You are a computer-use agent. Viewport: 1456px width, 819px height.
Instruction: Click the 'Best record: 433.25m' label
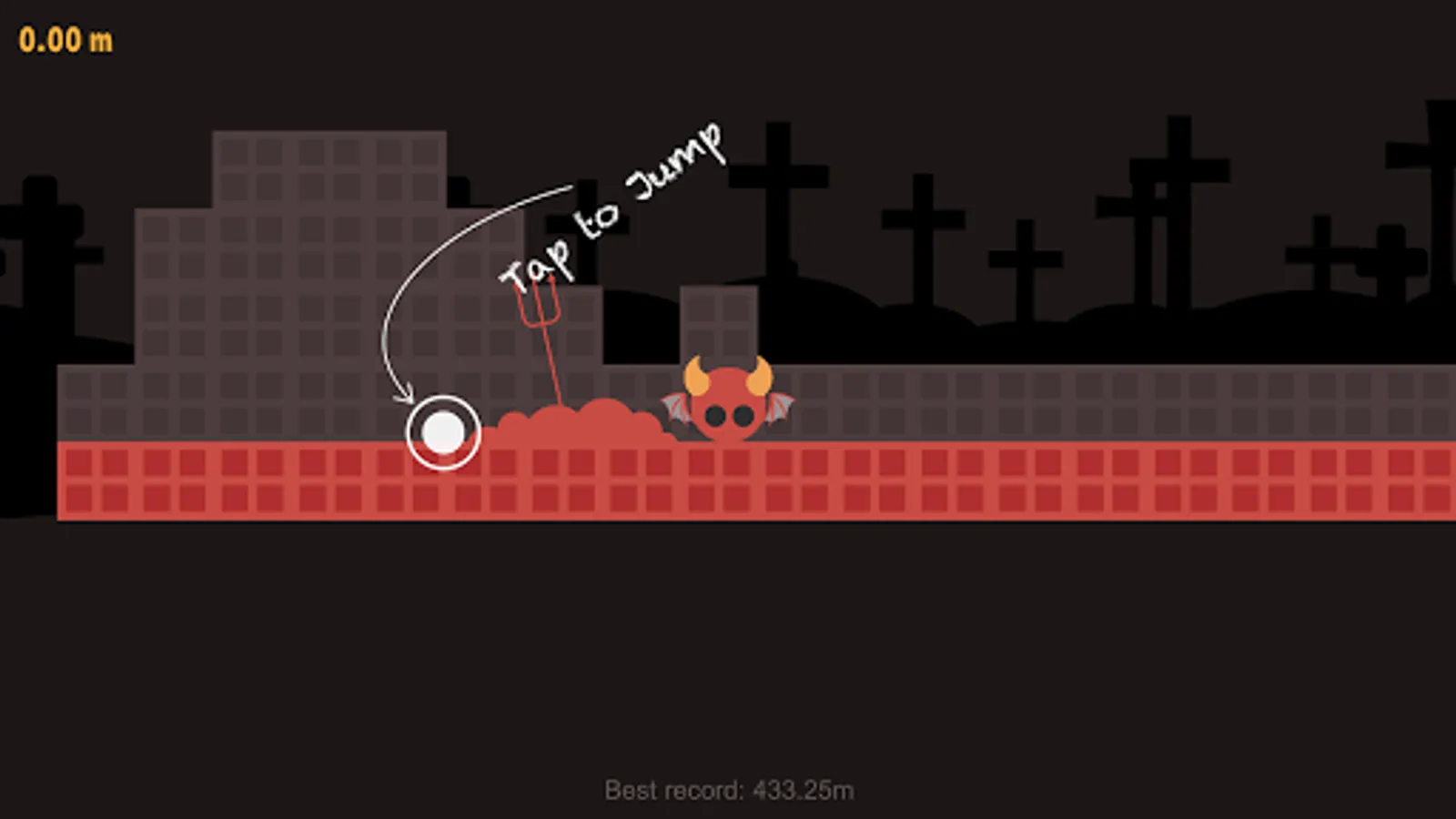coord(731,790)
